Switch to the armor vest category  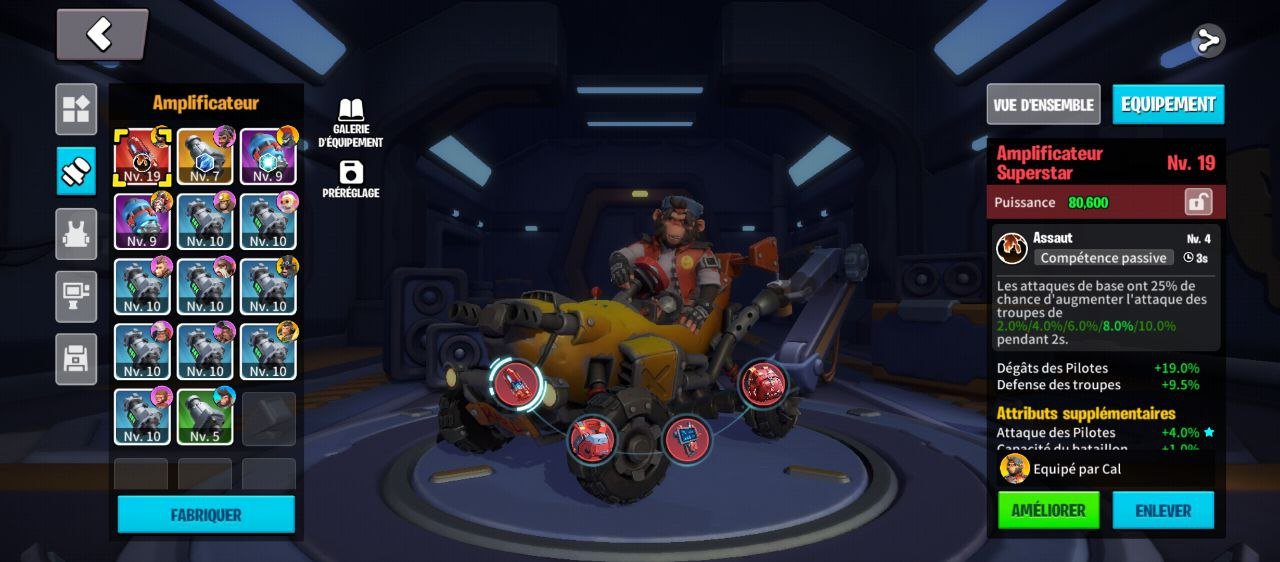[x=76, y=234]
